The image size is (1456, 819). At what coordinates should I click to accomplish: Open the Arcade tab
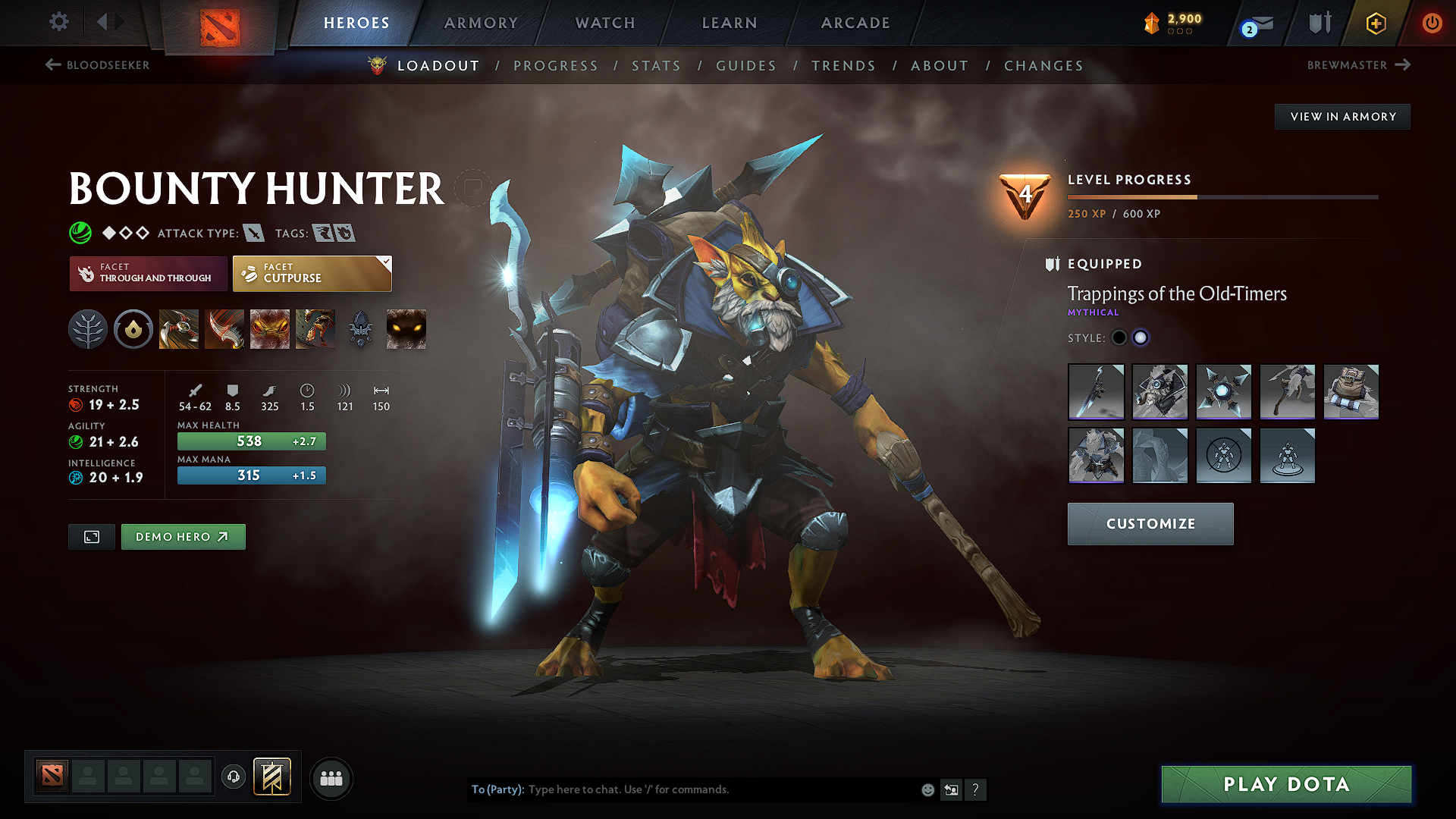tap(855, 23)
